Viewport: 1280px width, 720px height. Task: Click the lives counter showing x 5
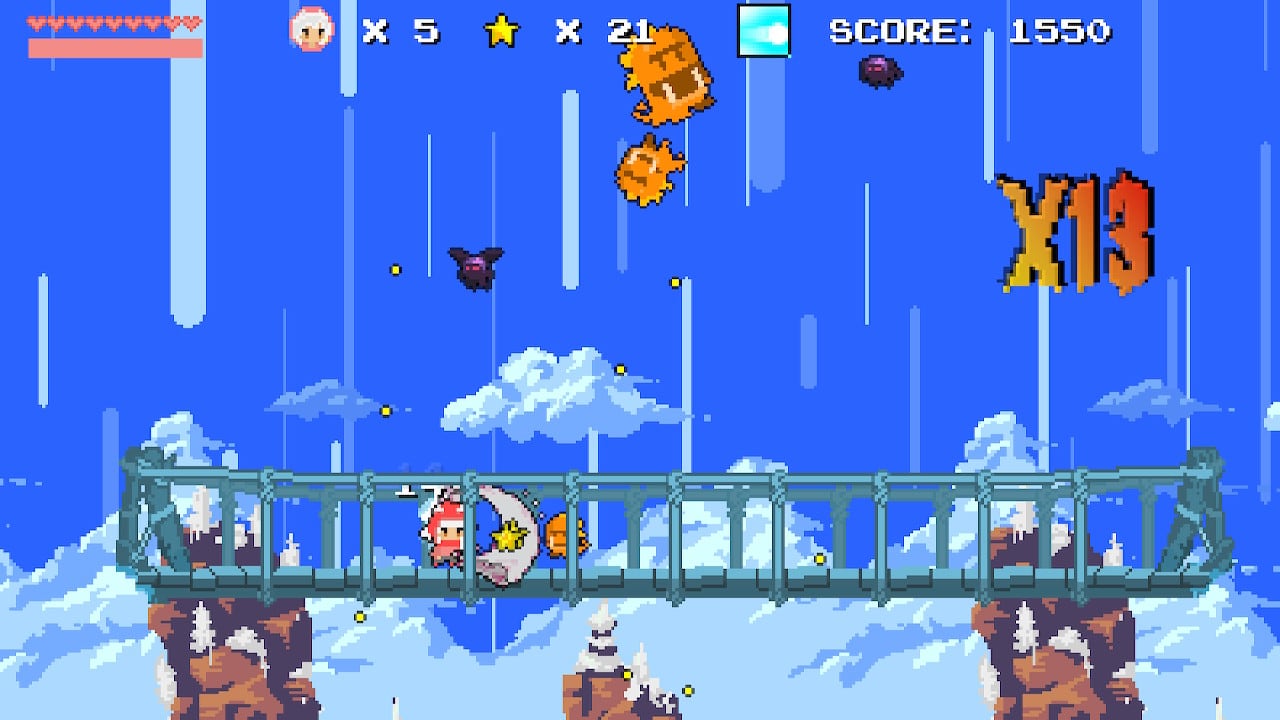pos(399,31)
